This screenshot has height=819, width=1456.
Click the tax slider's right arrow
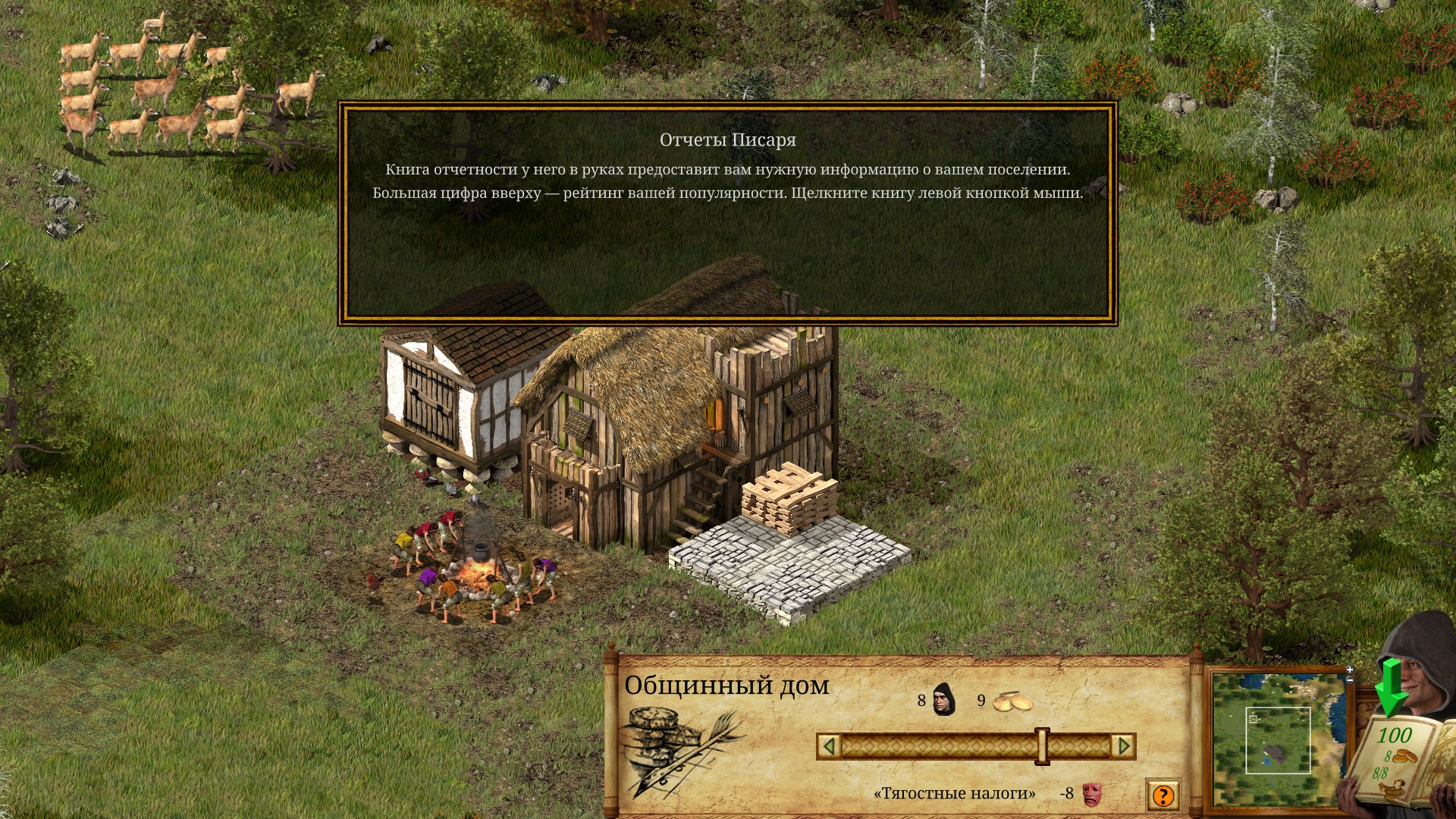[x=1124, y=746]
